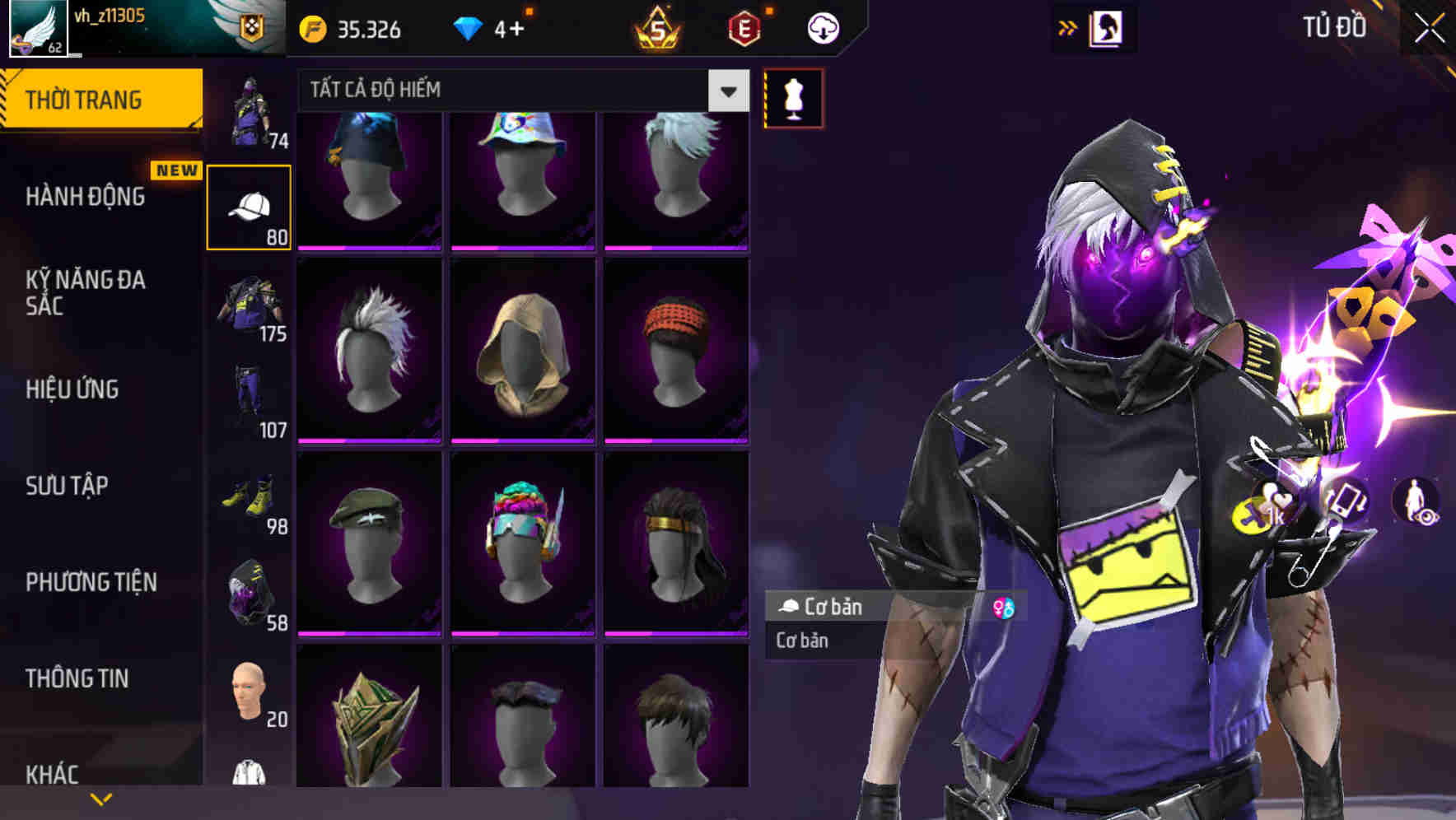
Task: Open the red E evo badge on top bar
Action: click(744, 26)
